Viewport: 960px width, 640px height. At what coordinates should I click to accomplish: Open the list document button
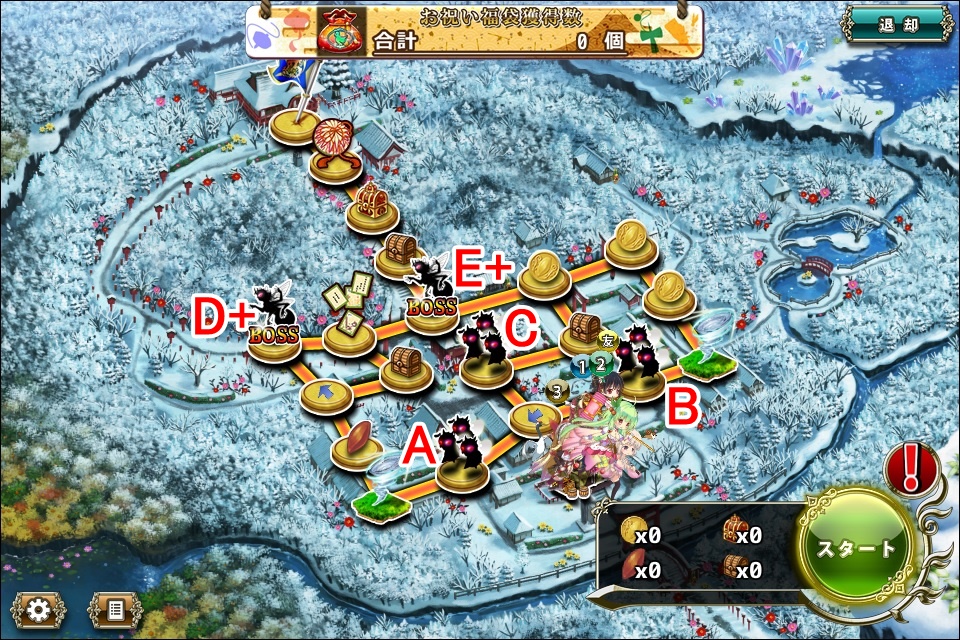[x=115, y=609]
